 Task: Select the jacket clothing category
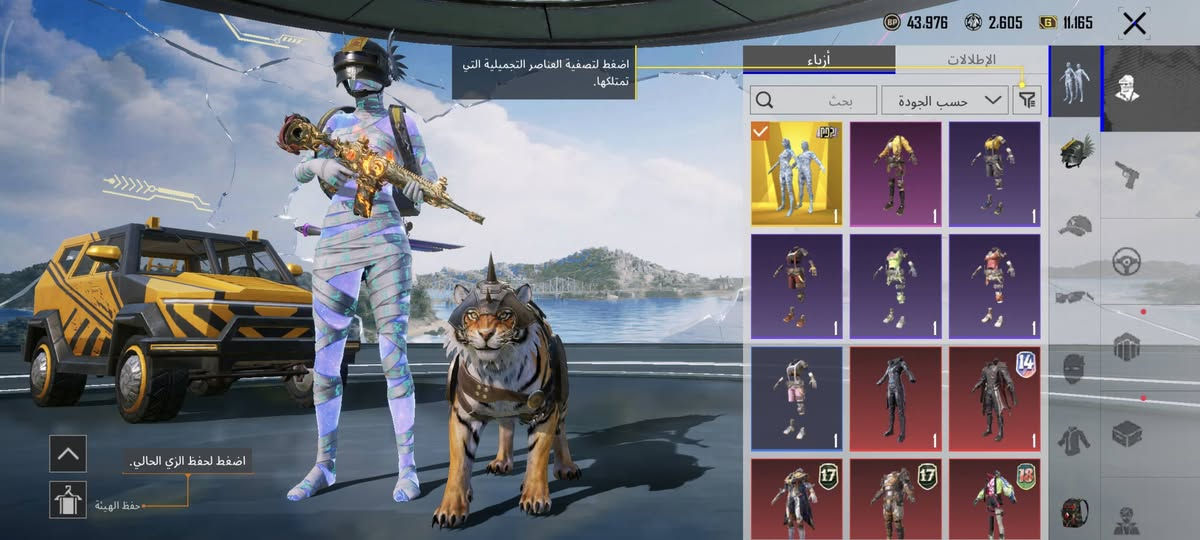pos(1074,440)
